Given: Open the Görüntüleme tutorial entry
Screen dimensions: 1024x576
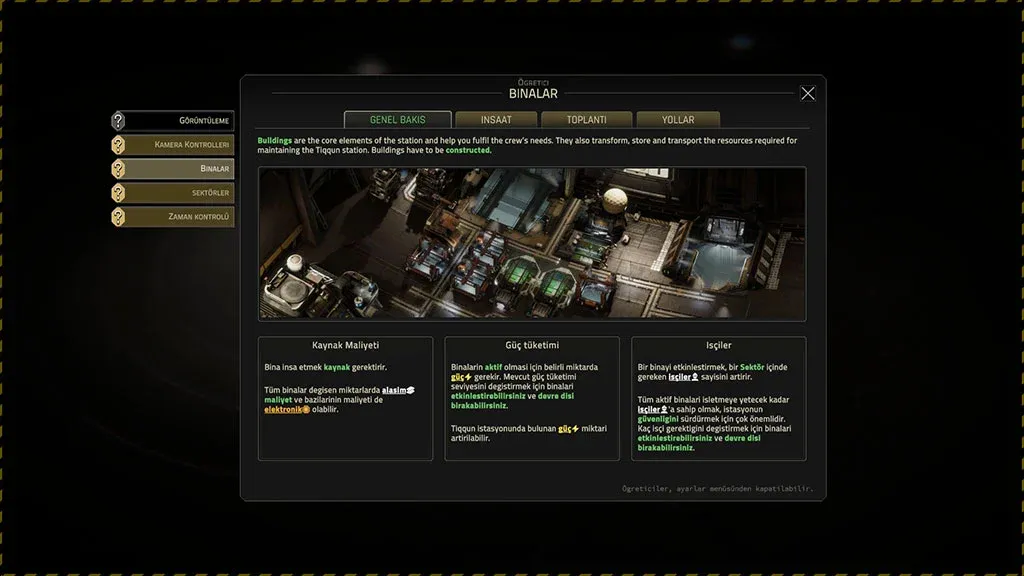Looking at the screenshot, I should pos(173,121).
